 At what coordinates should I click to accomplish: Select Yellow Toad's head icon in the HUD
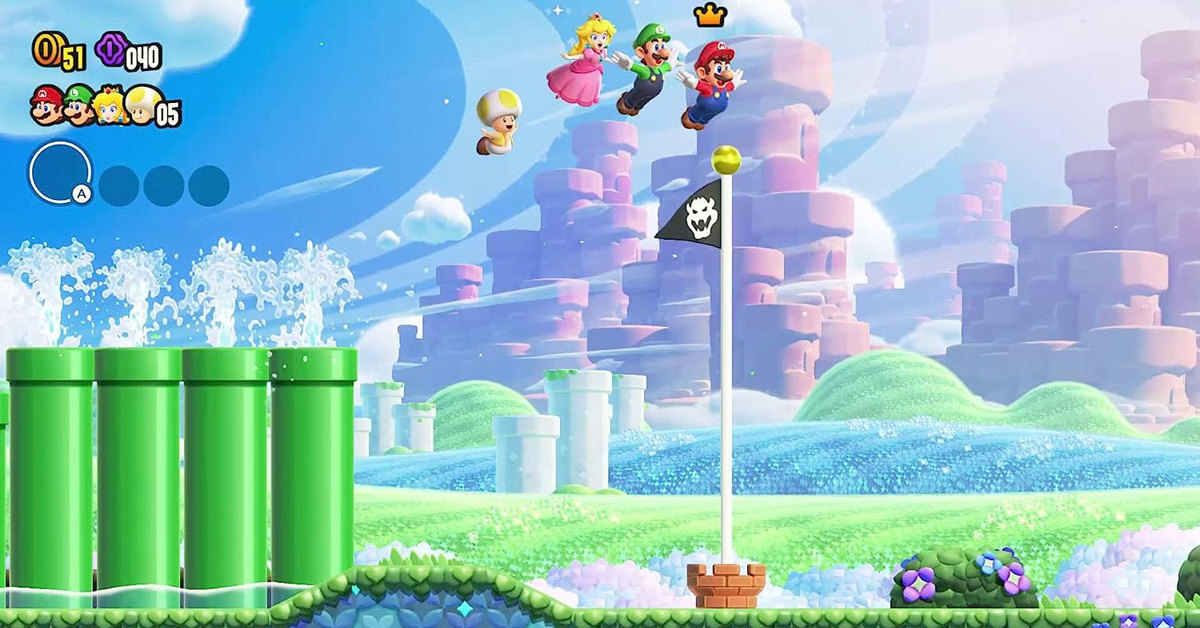pos(141,104)
